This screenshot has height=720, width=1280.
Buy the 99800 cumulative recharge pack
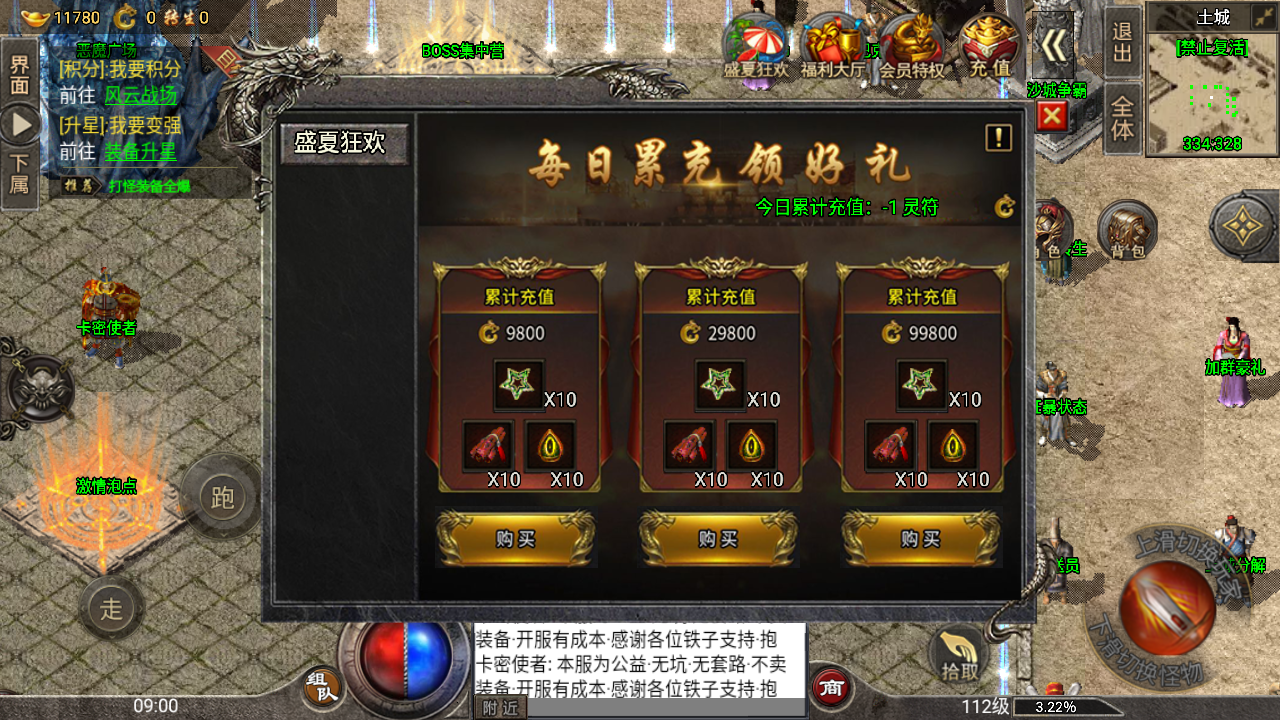click(x=920, y=539)
